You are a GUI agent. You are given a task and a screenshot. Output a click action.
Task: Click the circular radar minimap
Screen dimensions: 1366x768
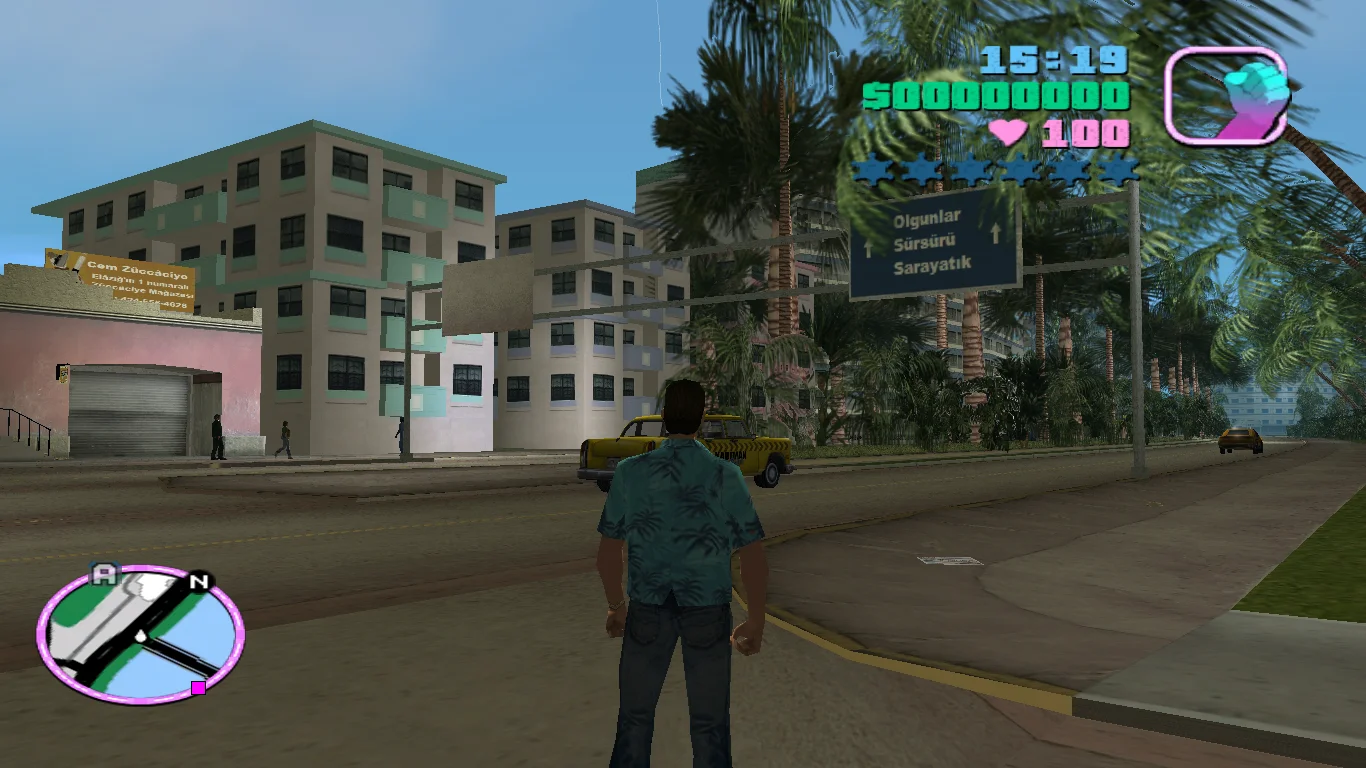pyautogui.click(x=140, y=634)
